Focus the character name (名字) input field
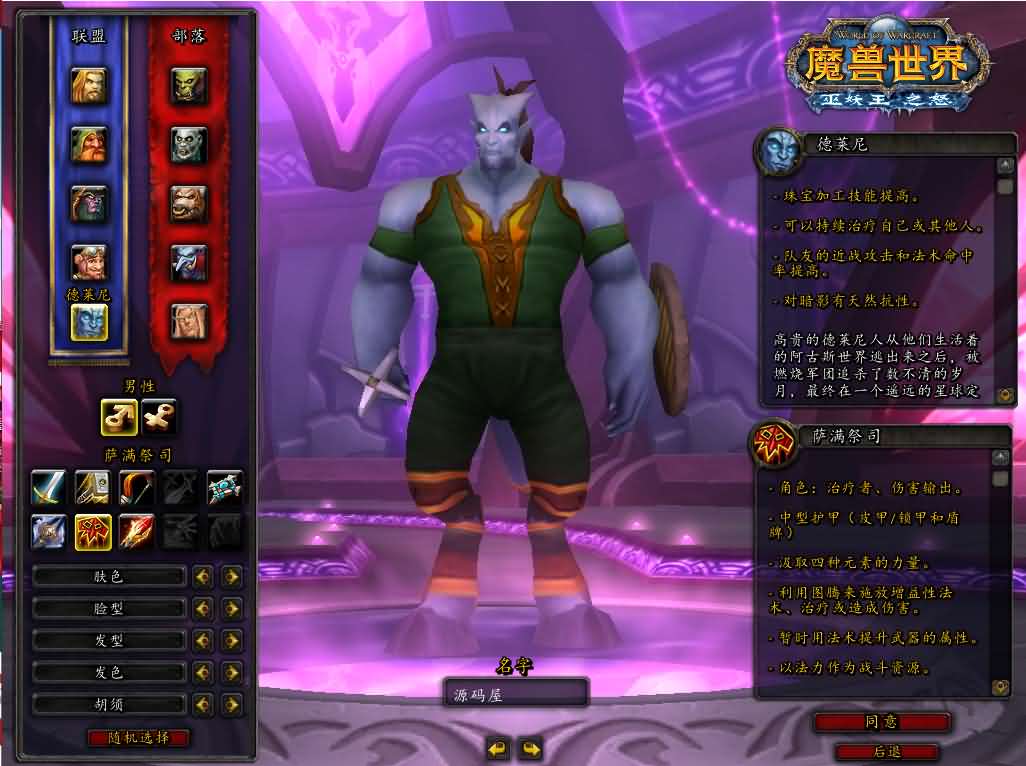 [515, 693]
